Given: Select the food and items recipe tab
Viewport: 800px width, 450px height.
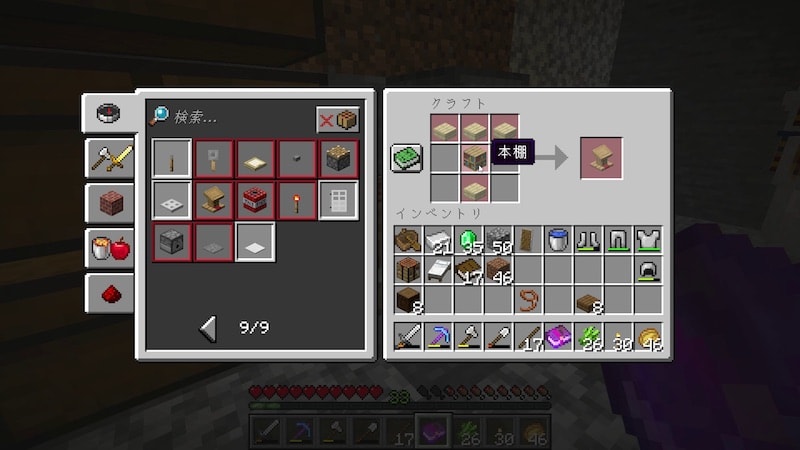Looking at the screenshot, I should pos(108,248).
